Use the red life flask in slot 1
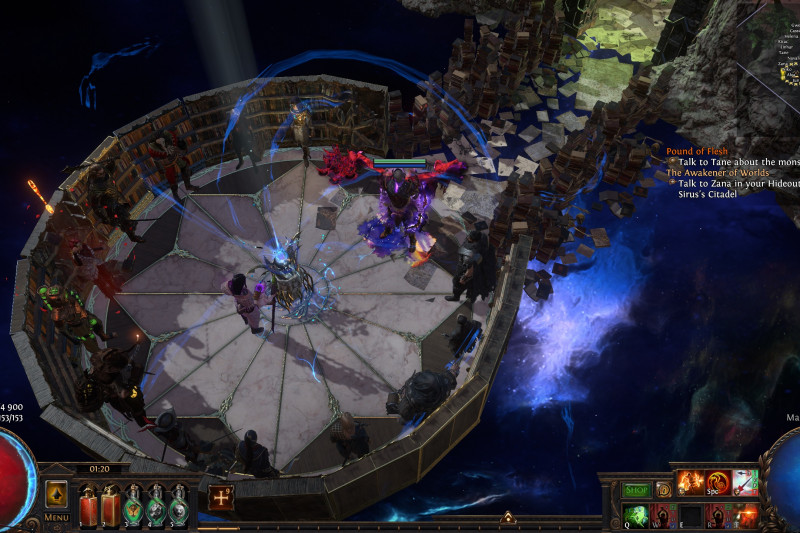 (88, 505)
